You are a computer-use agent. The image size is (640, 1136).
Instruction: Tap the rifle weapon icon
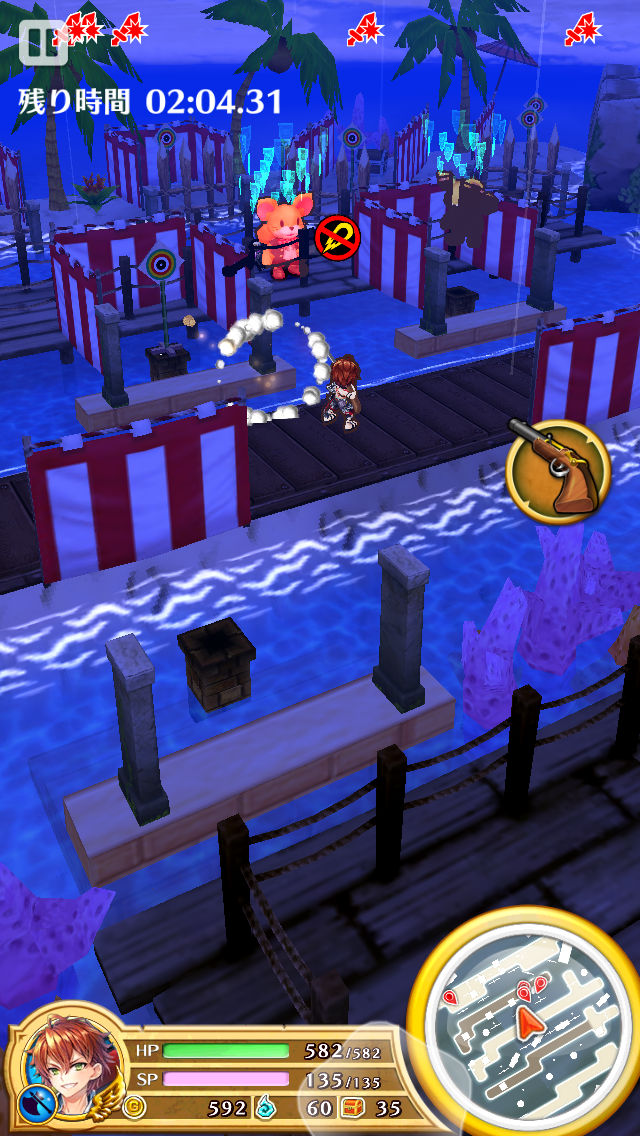pyautogui.click(x=557, y=468)
